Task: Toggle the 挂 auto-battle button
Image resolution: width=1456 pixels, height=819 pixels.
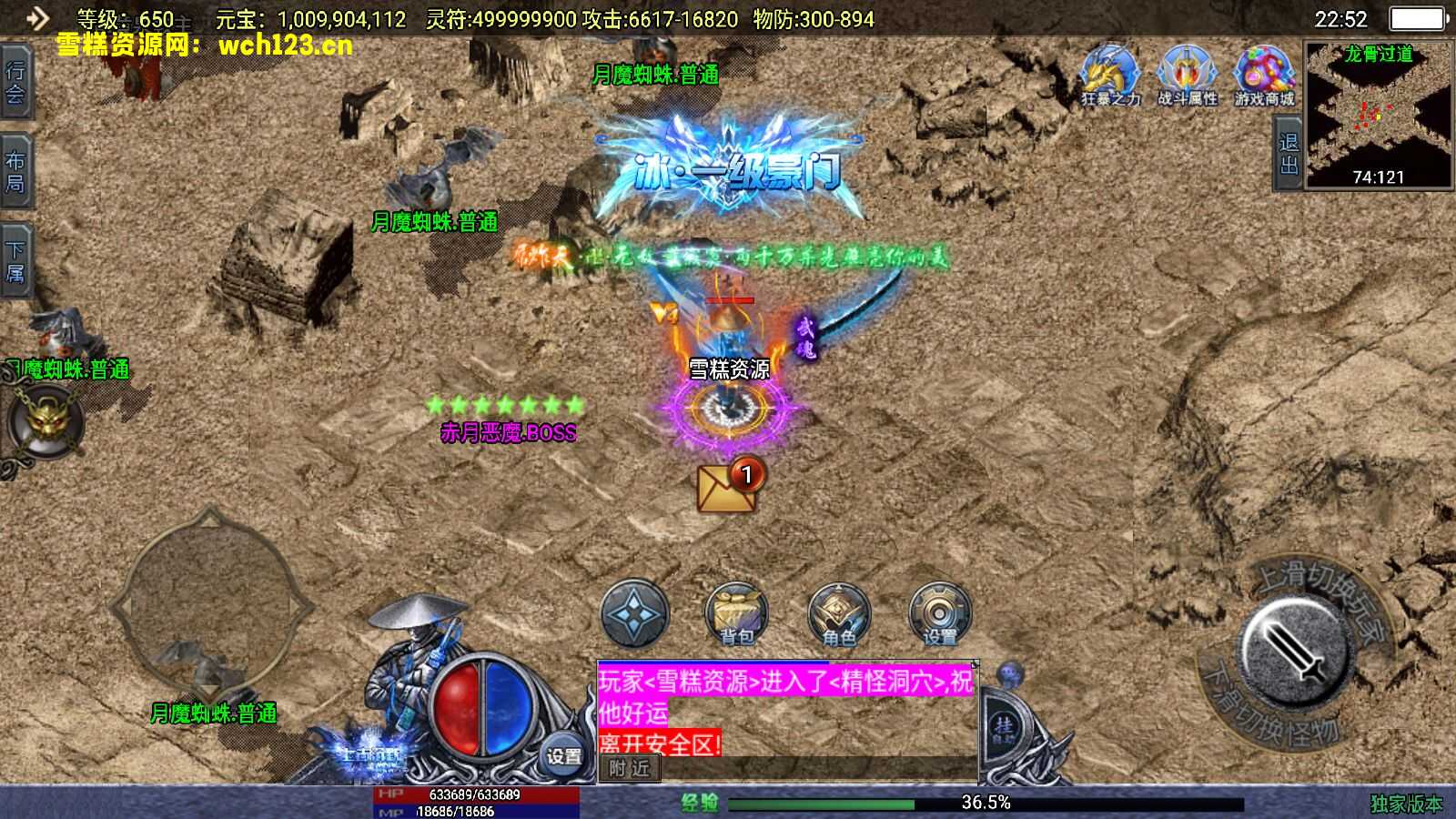Action: point(1003,726)
